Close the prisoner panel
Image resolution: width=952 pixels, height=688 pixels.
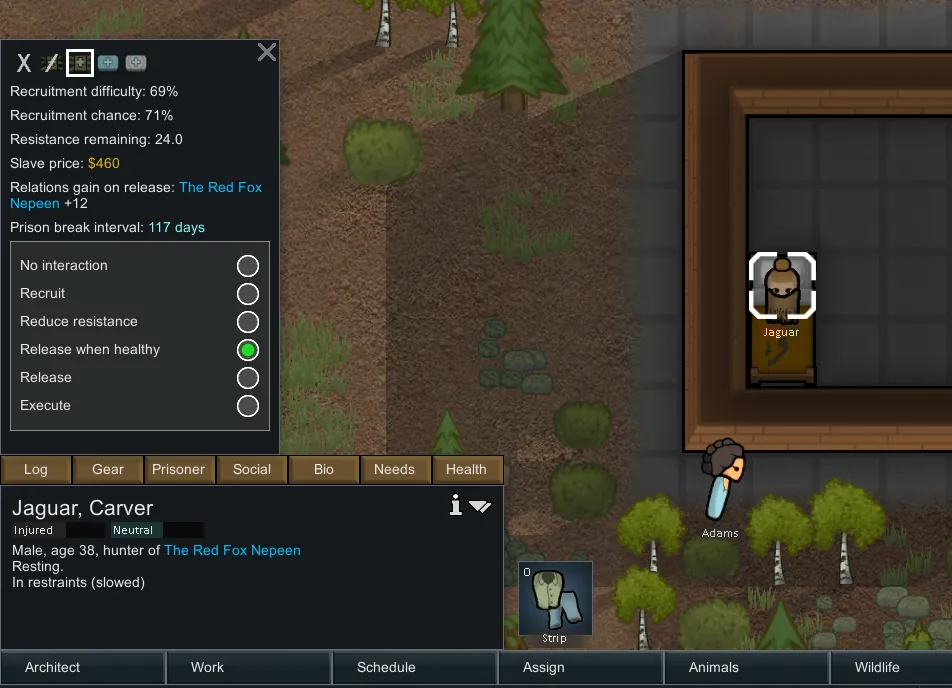tap(266, 52)
